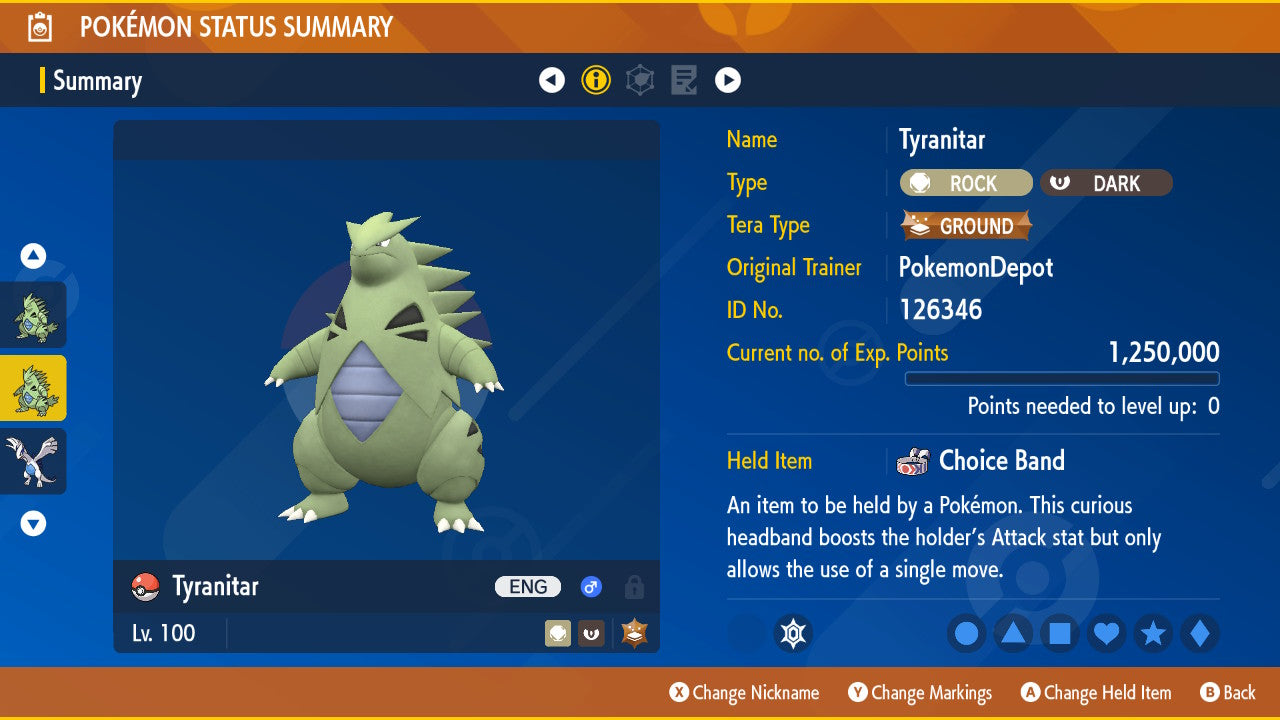Image resolution: width=1280 pixels, height=720 pixels.
Task: Open the memo notes tab
Action: click(684, 80)
